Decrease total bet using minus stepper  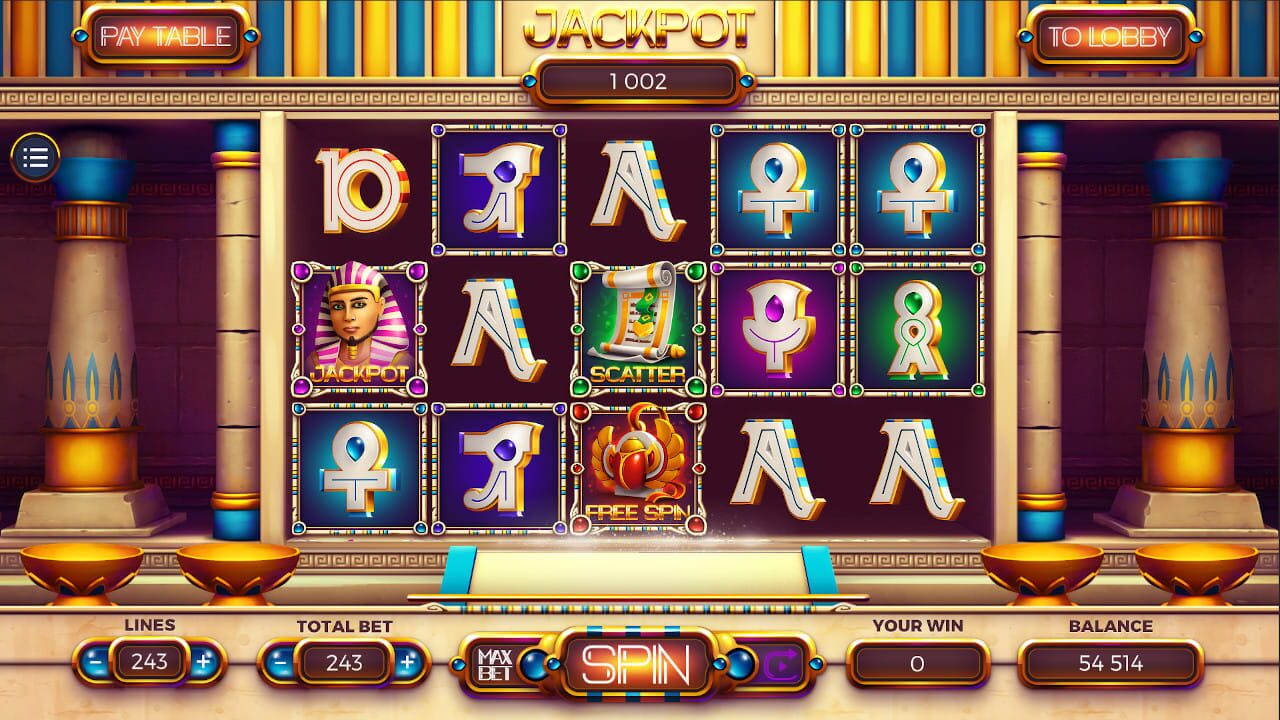click(281, 662)
